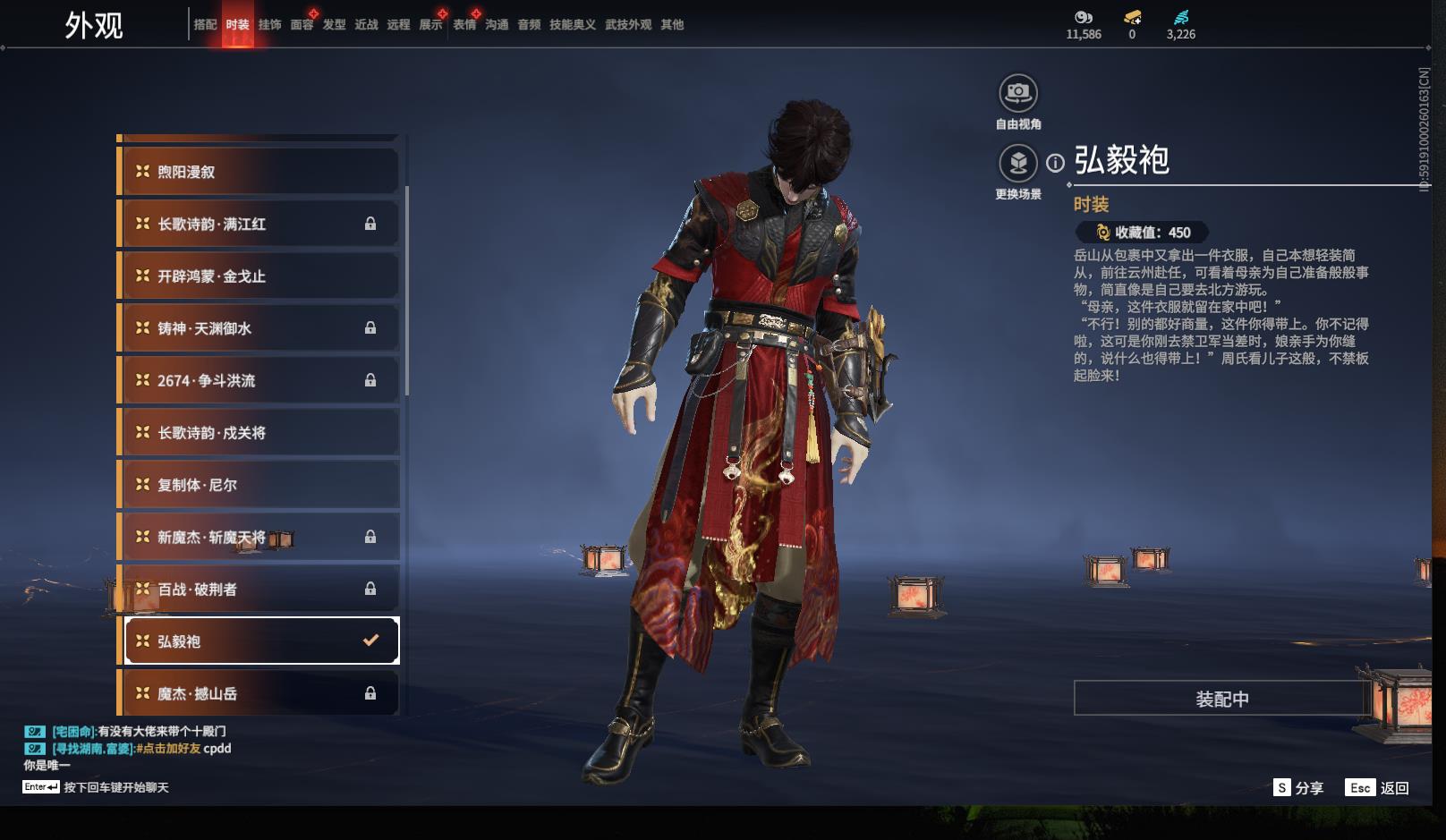This screenshot has width=1446, height=840.
Task: Activate the 自由视角 free camera icon
Action: (1017, 93)
